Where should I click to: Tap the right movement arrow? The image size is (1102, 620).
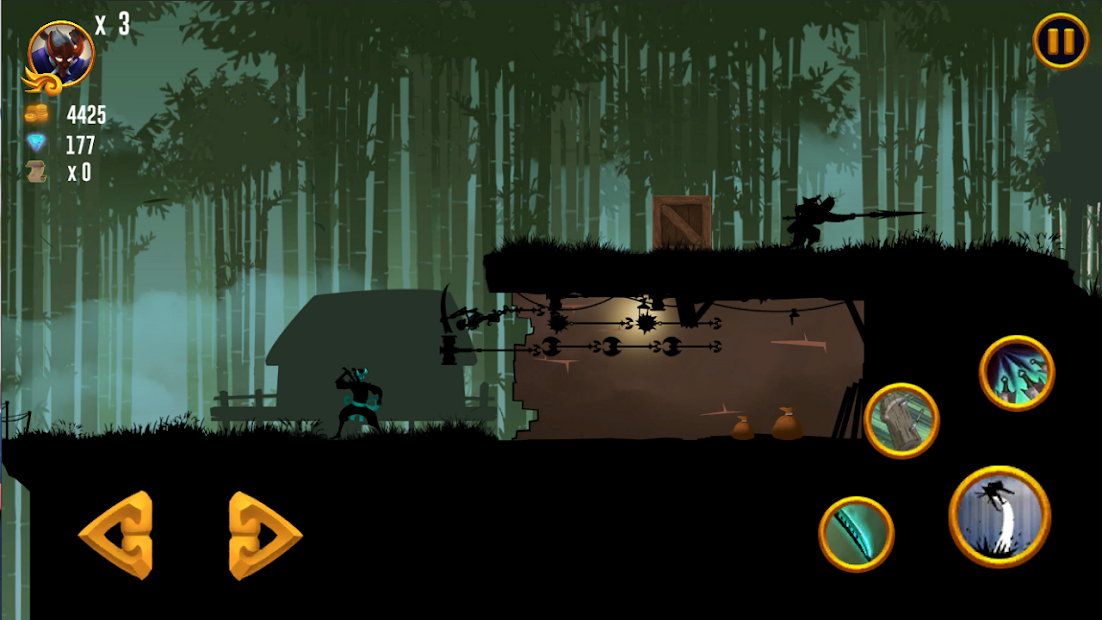coord(264,535)
